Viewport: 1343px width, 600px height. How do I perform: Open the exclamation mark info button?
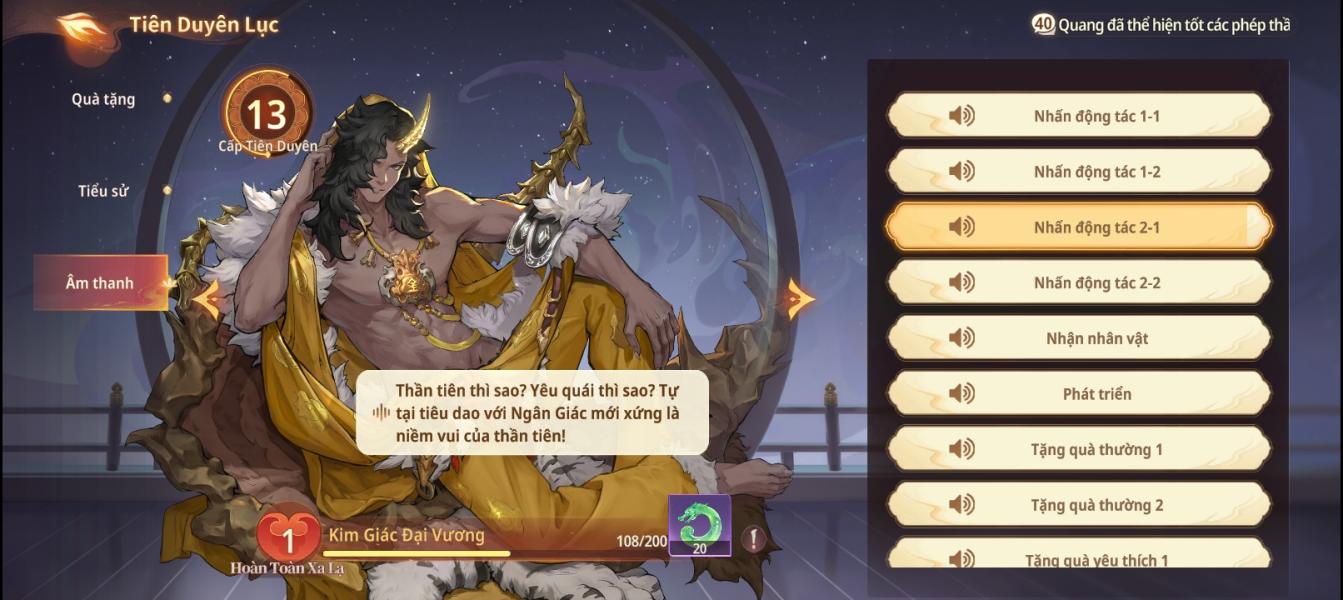[753, 539]
